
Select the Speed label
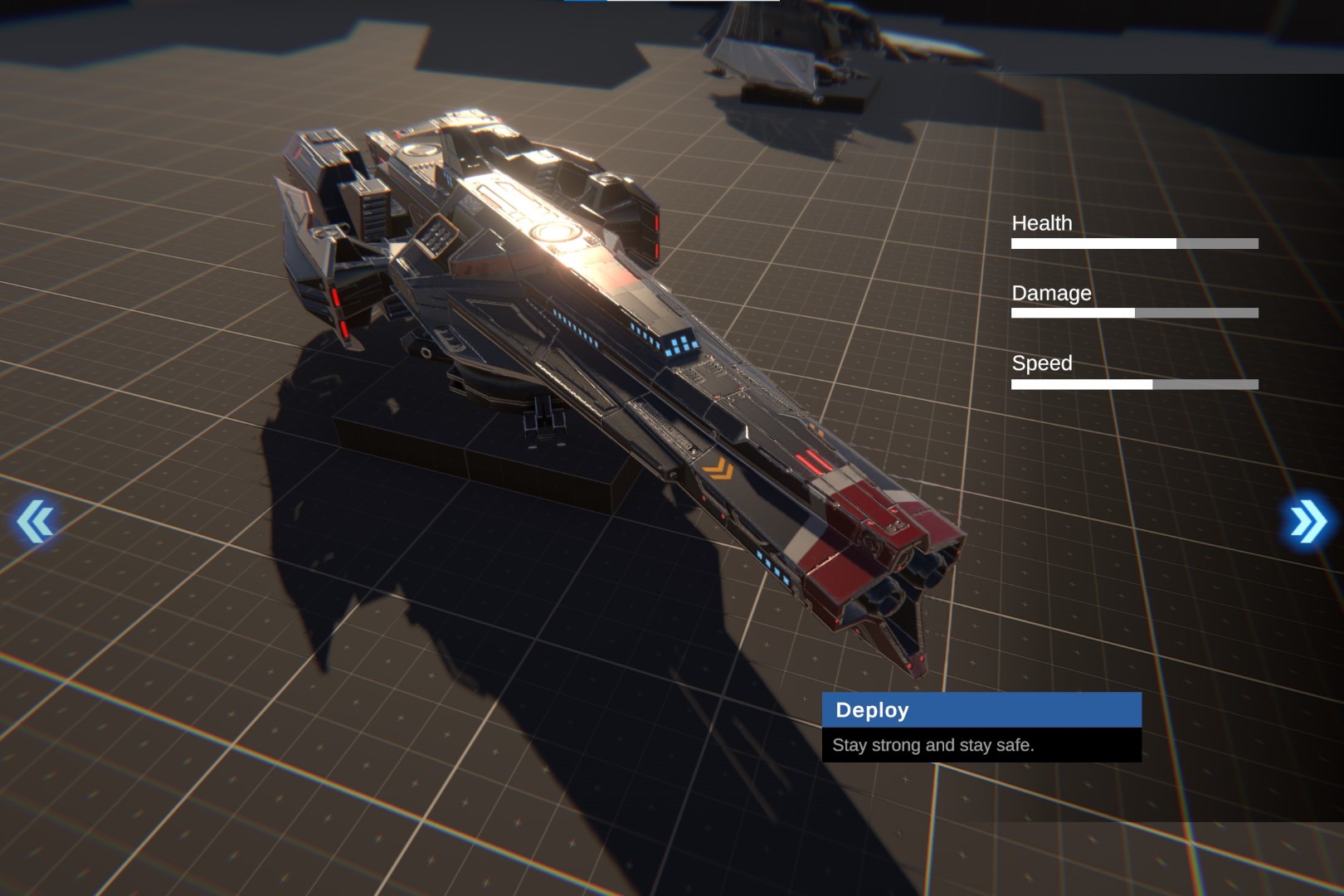[x=1042, y=363]
